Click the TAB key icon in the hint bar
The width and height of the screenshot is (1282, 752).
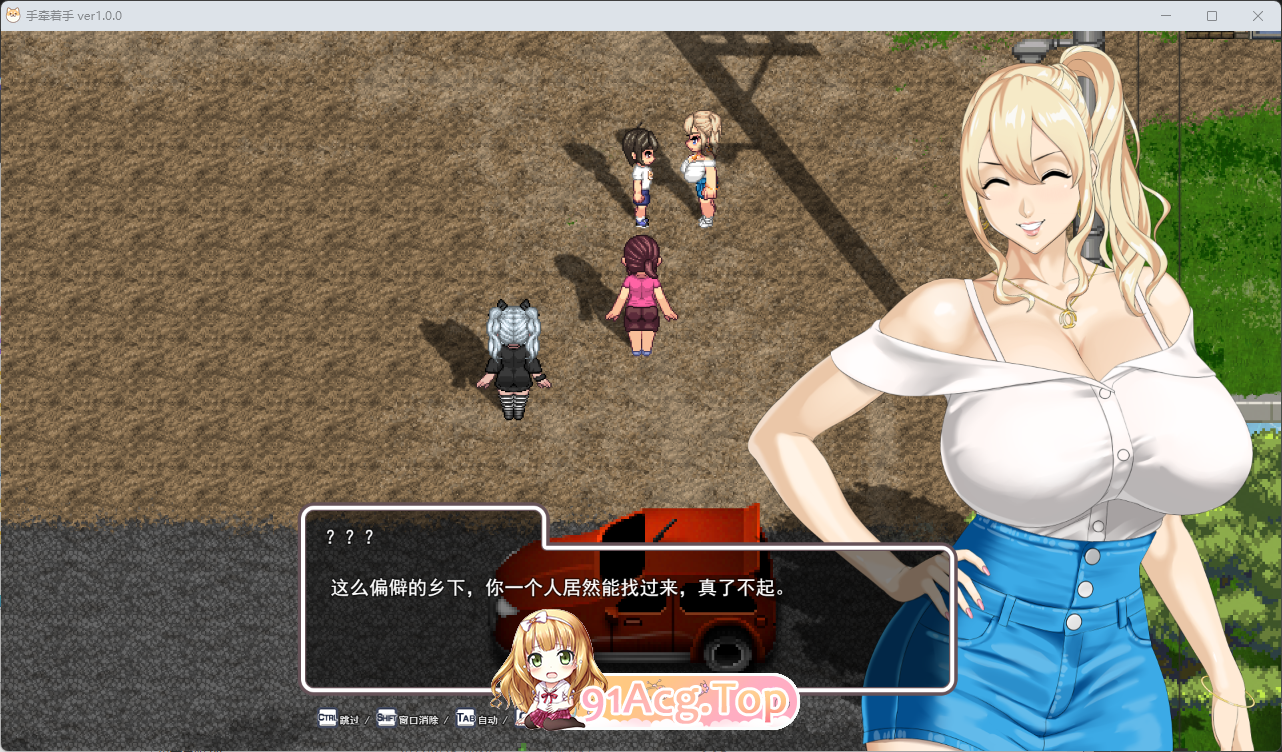[464, 718]
